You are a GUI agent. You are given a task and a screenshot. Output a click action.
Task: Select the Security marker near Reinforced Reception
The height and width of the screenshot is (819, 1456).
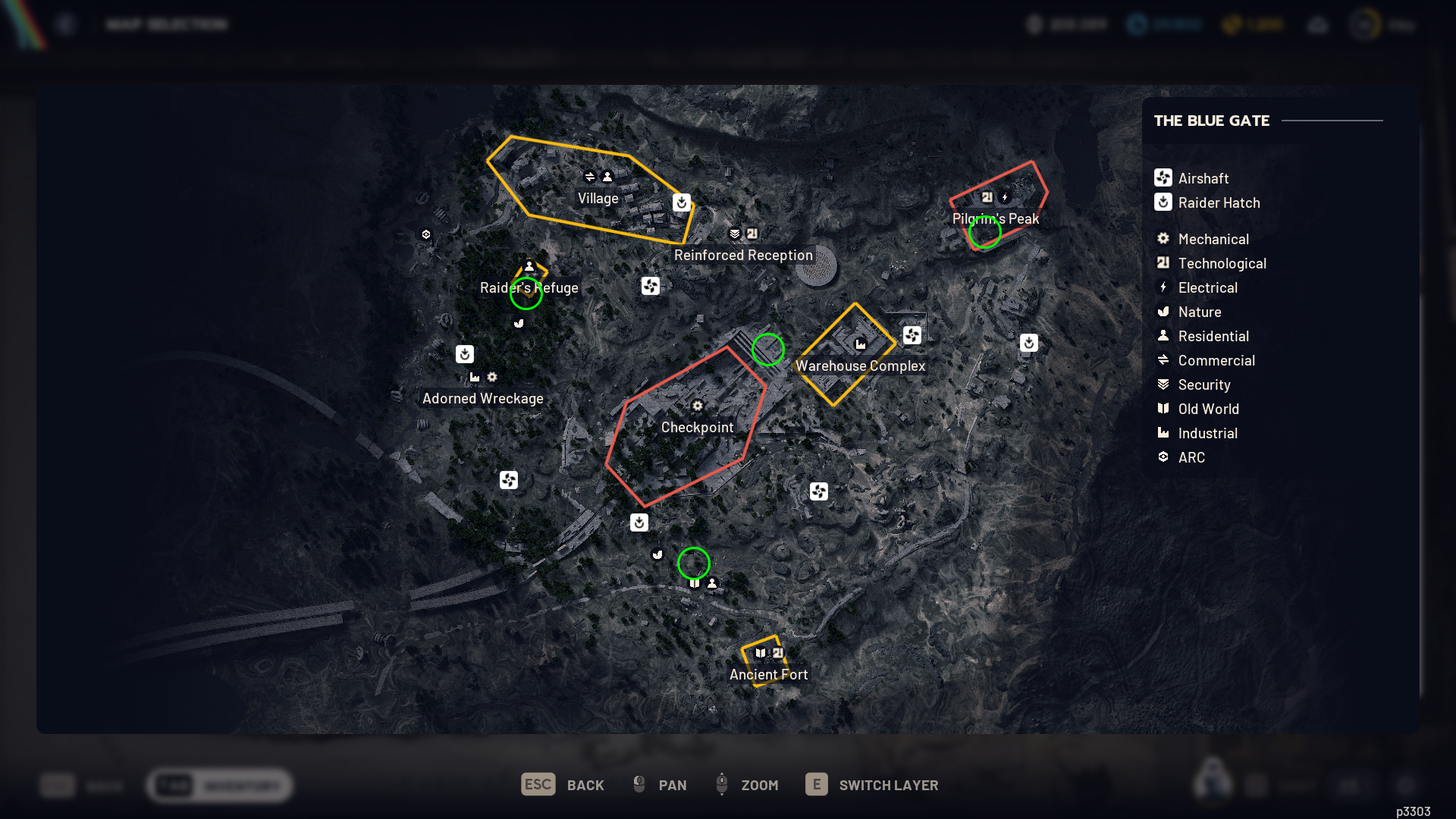tap(733, 234)
